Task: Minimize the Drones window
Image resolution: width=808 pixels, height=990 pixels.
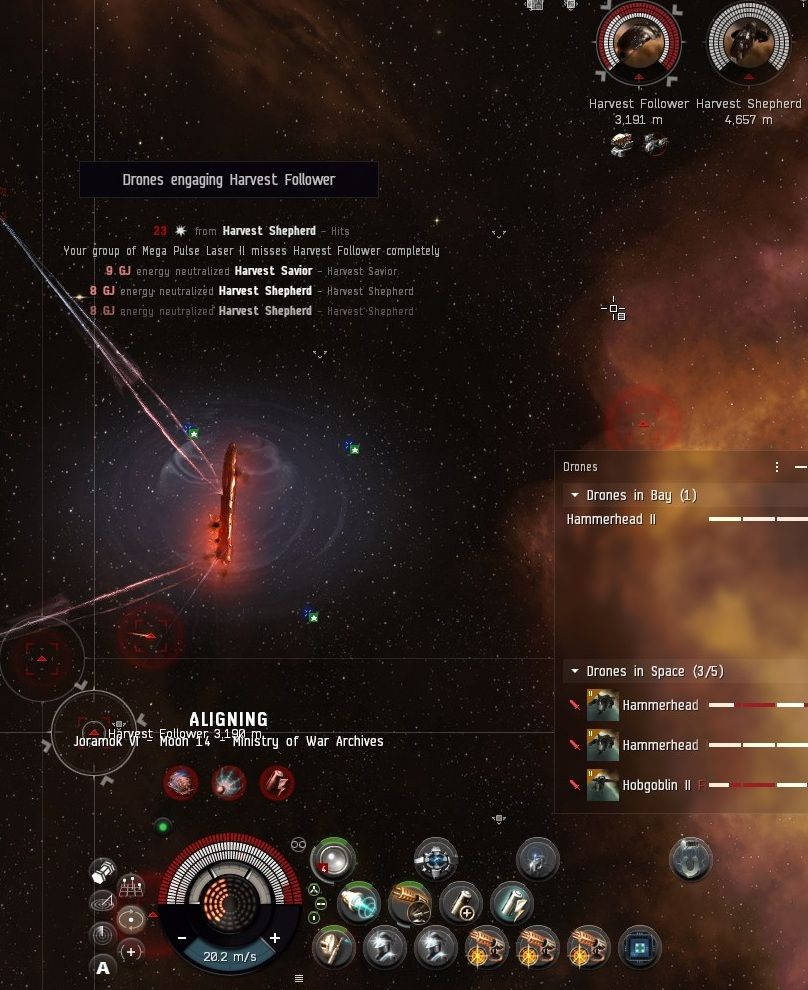Action: [800, 467]
